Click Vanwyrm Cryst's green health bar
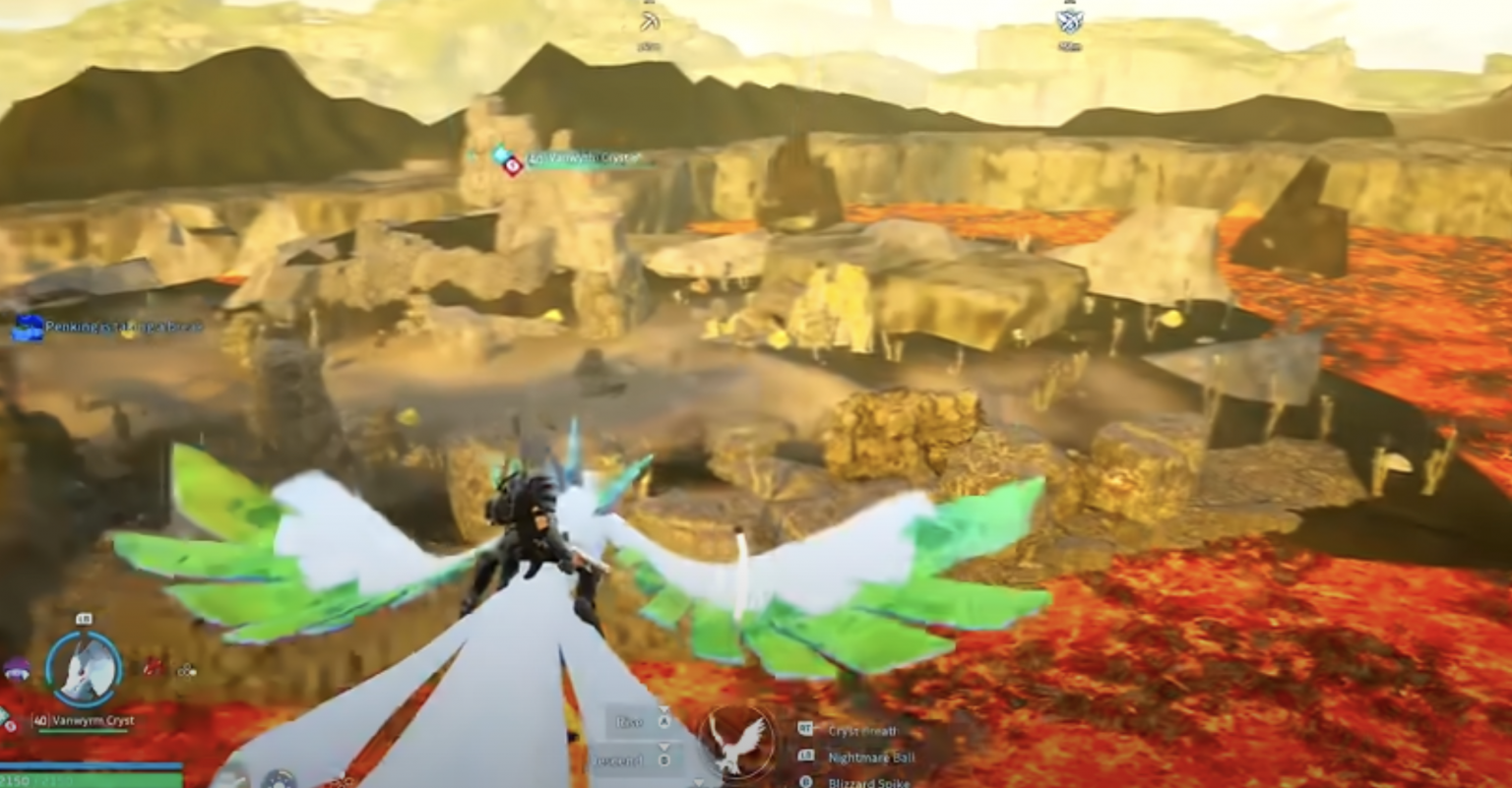The width and height of the screenshot is (1512, 788). (83, 730)
